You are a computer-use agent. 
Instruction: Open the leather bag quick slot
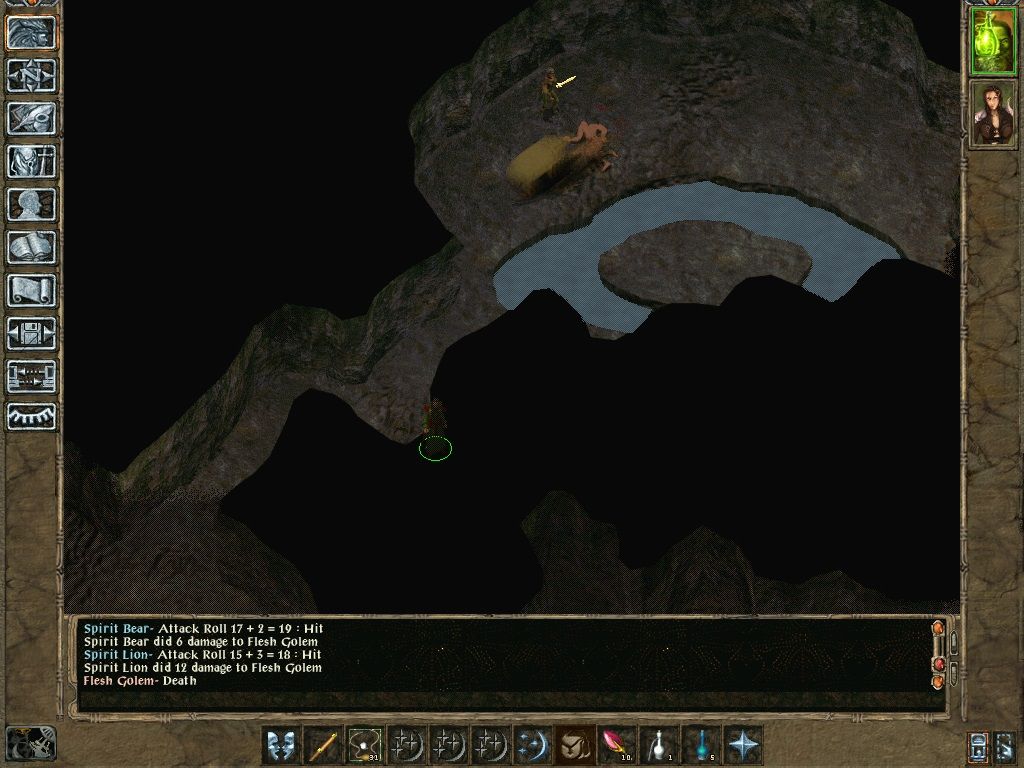574,745
